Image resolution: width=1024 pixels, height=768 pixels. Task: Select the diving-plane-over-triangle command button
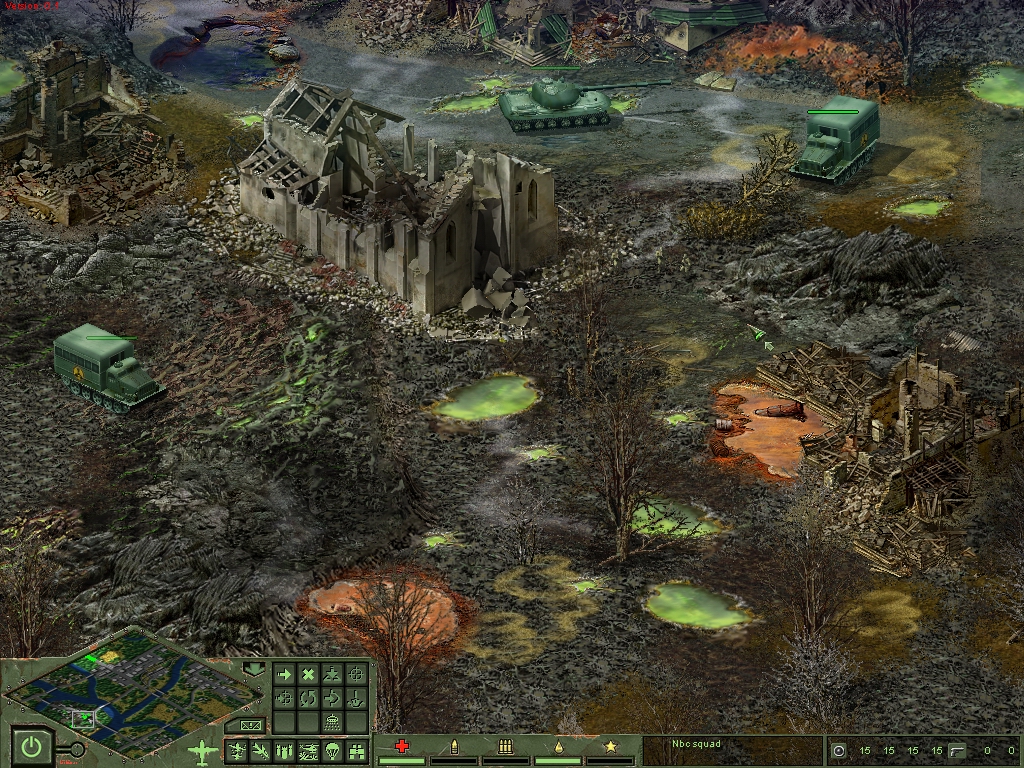[332, 674]
